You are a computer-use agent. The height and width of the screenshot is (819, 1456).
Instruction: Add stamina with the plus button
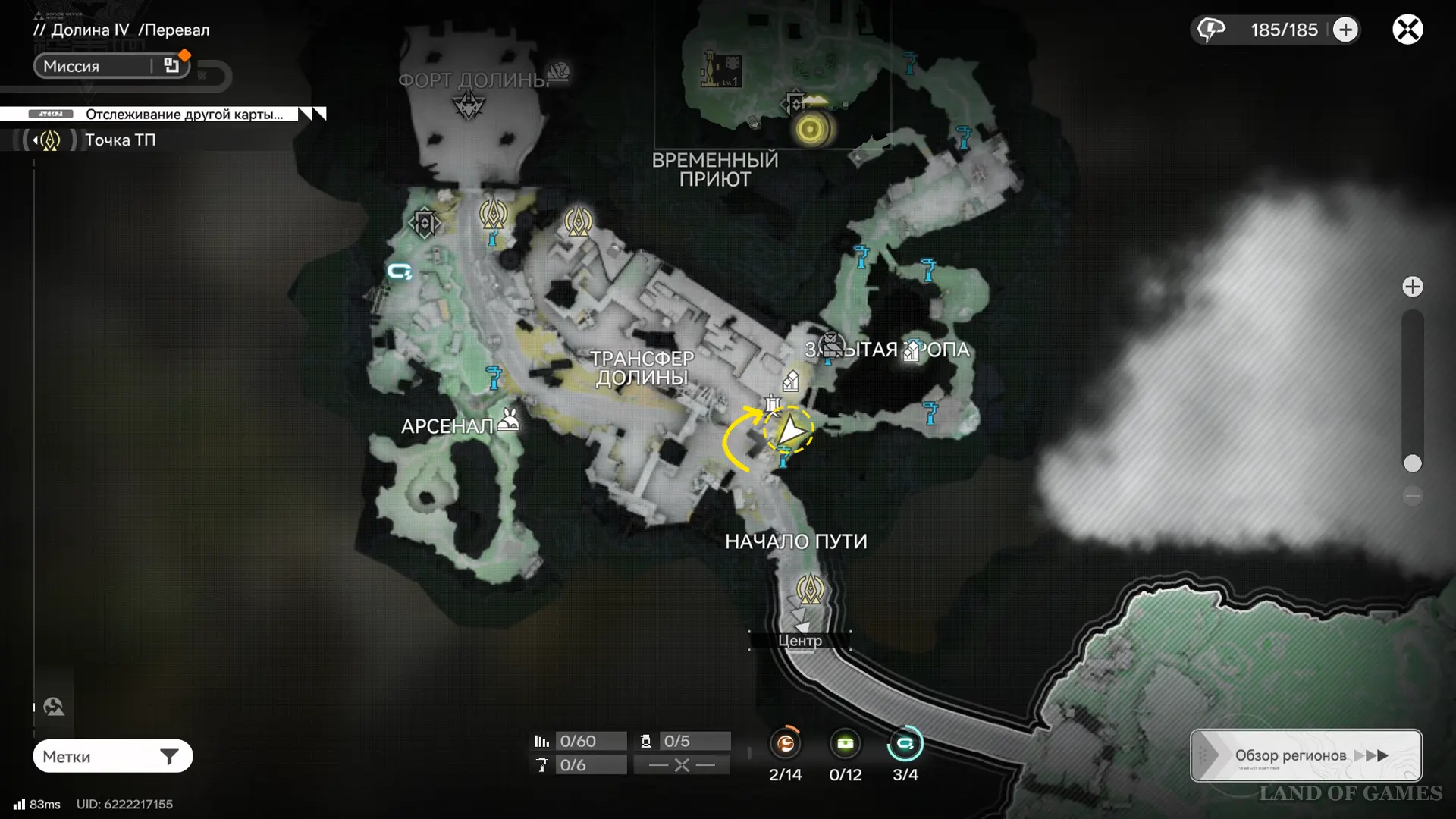click(1345, 30)
